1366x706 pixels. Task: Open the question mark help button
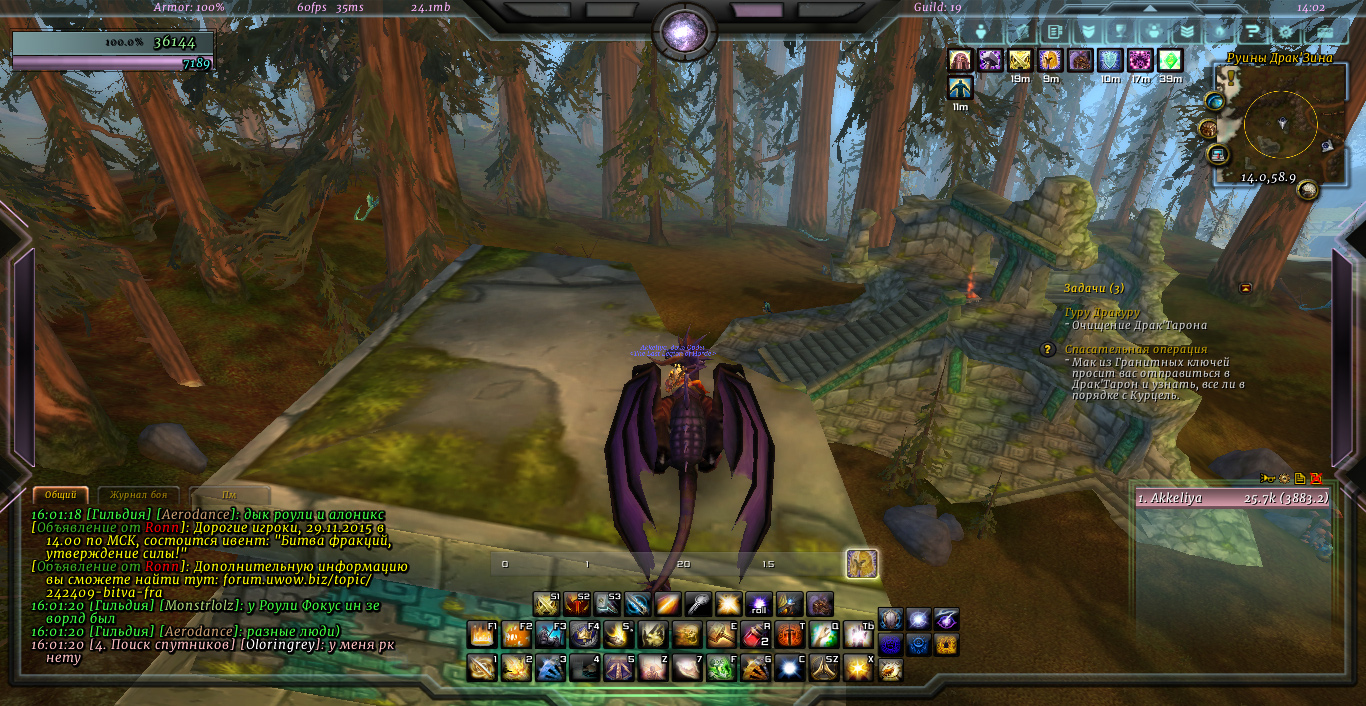pyautogui.click(x=1252, y=31)
